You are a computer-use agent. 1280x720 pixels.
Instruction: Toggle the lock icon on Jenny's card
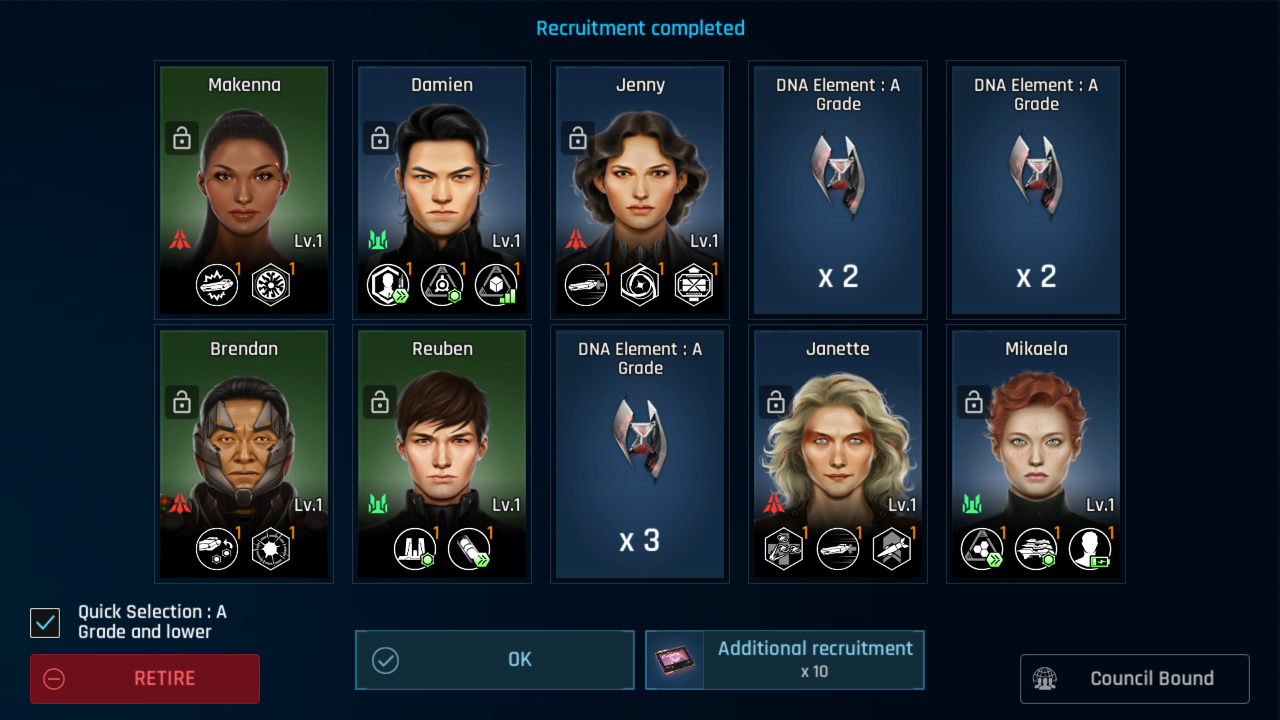pyautogui.click(x=578, y=139)
